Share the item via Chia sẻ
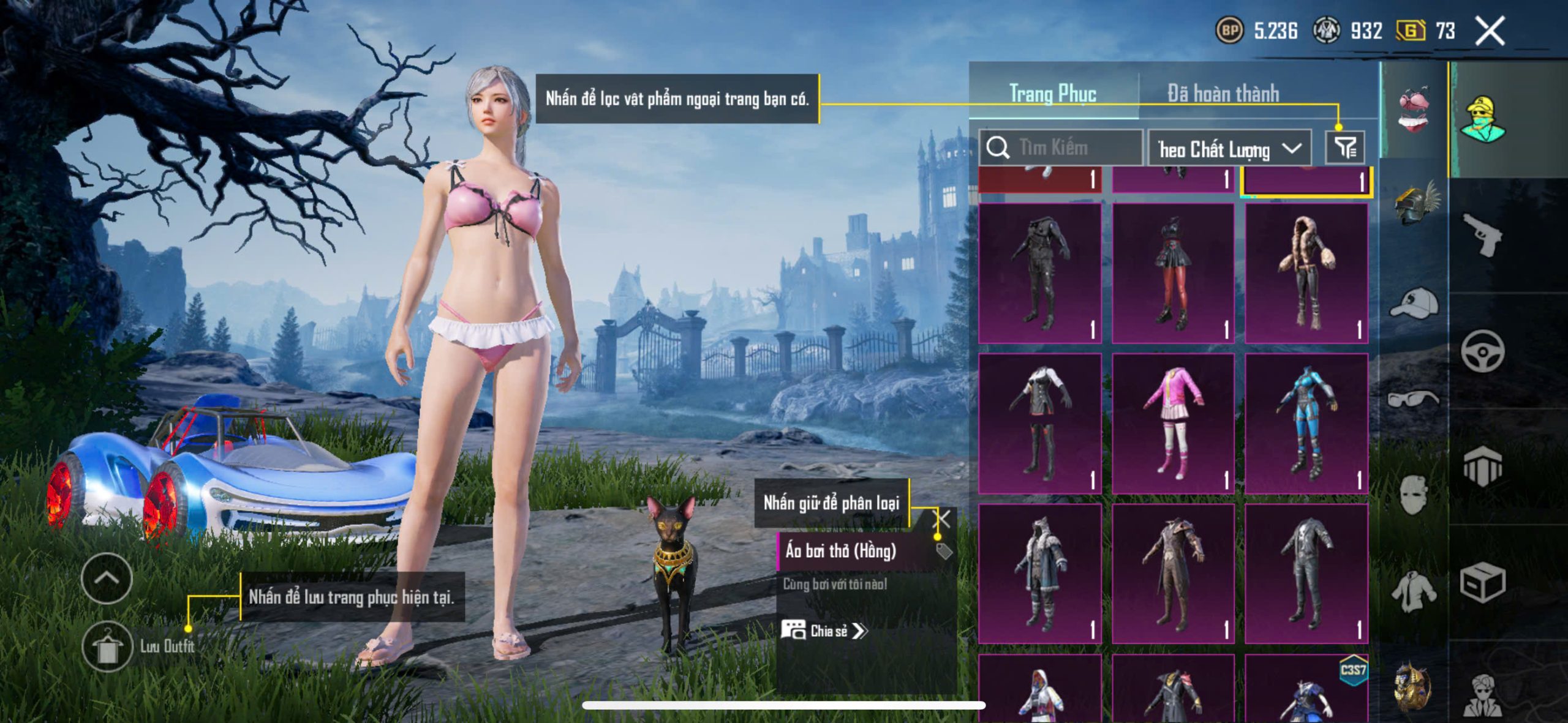 (824, 631)
